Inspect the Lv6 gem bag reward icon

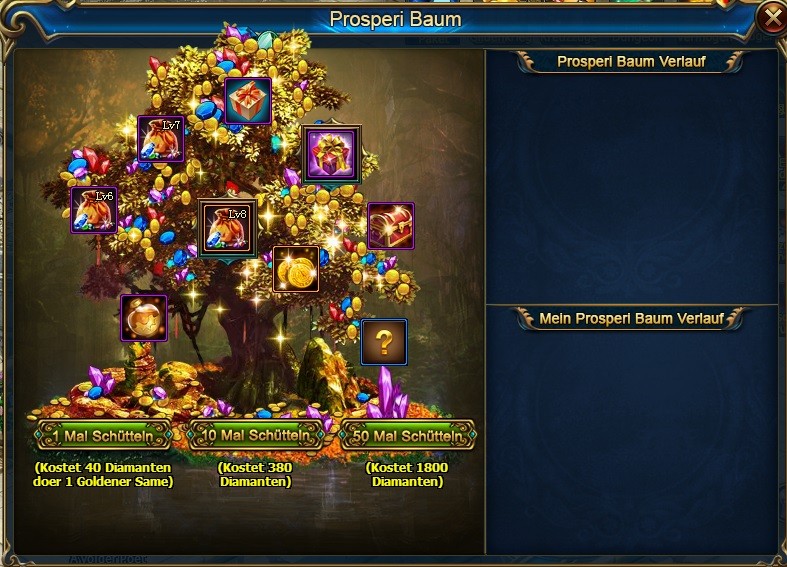(x=94, y=210)
